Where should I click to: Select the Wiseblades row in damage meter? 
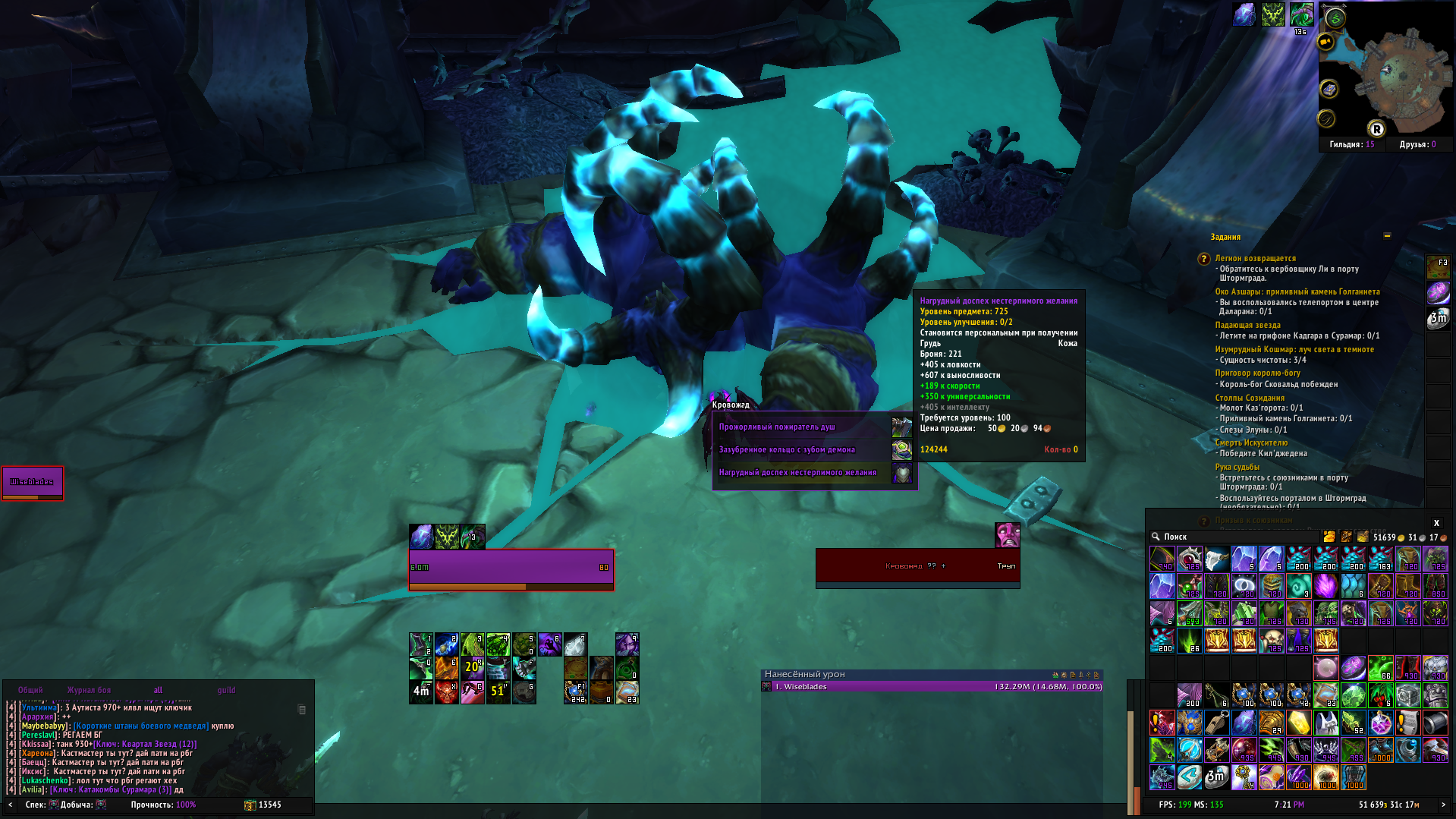[932, 687]
